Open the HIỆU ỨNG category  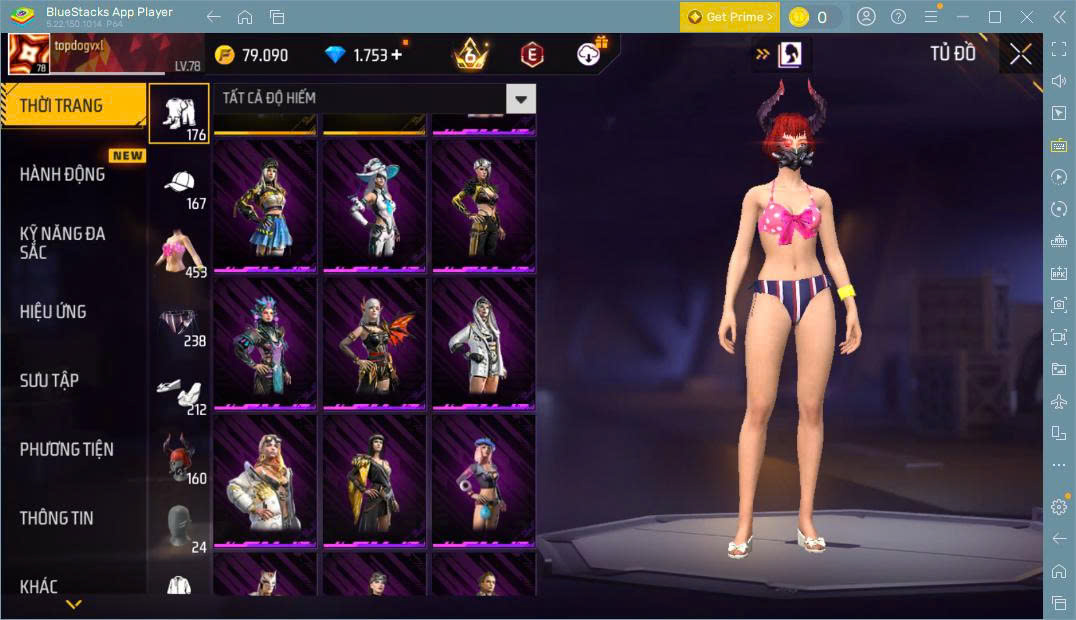click(53, 312)
